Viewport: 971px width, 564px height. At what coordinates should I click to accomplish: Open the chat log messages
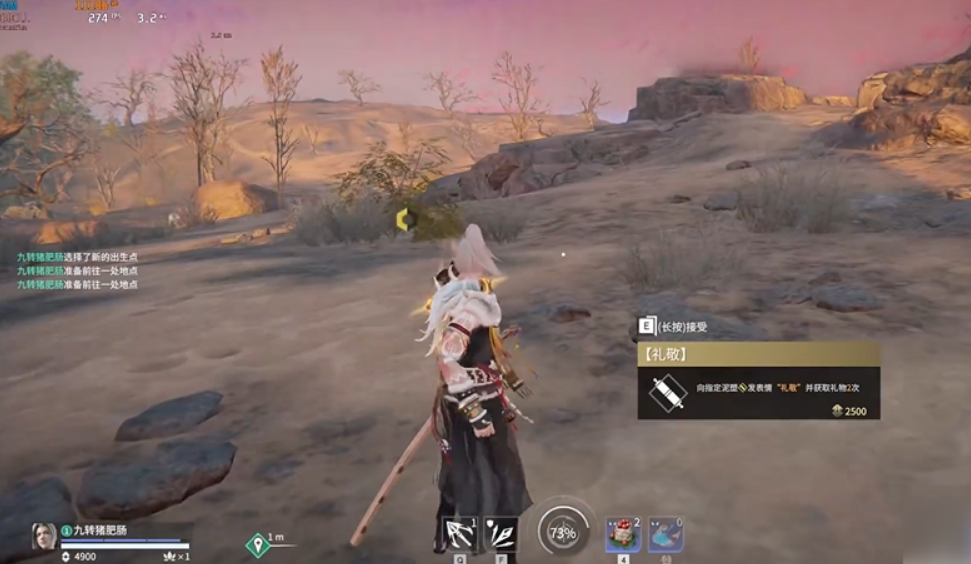[x=77, y=271]
